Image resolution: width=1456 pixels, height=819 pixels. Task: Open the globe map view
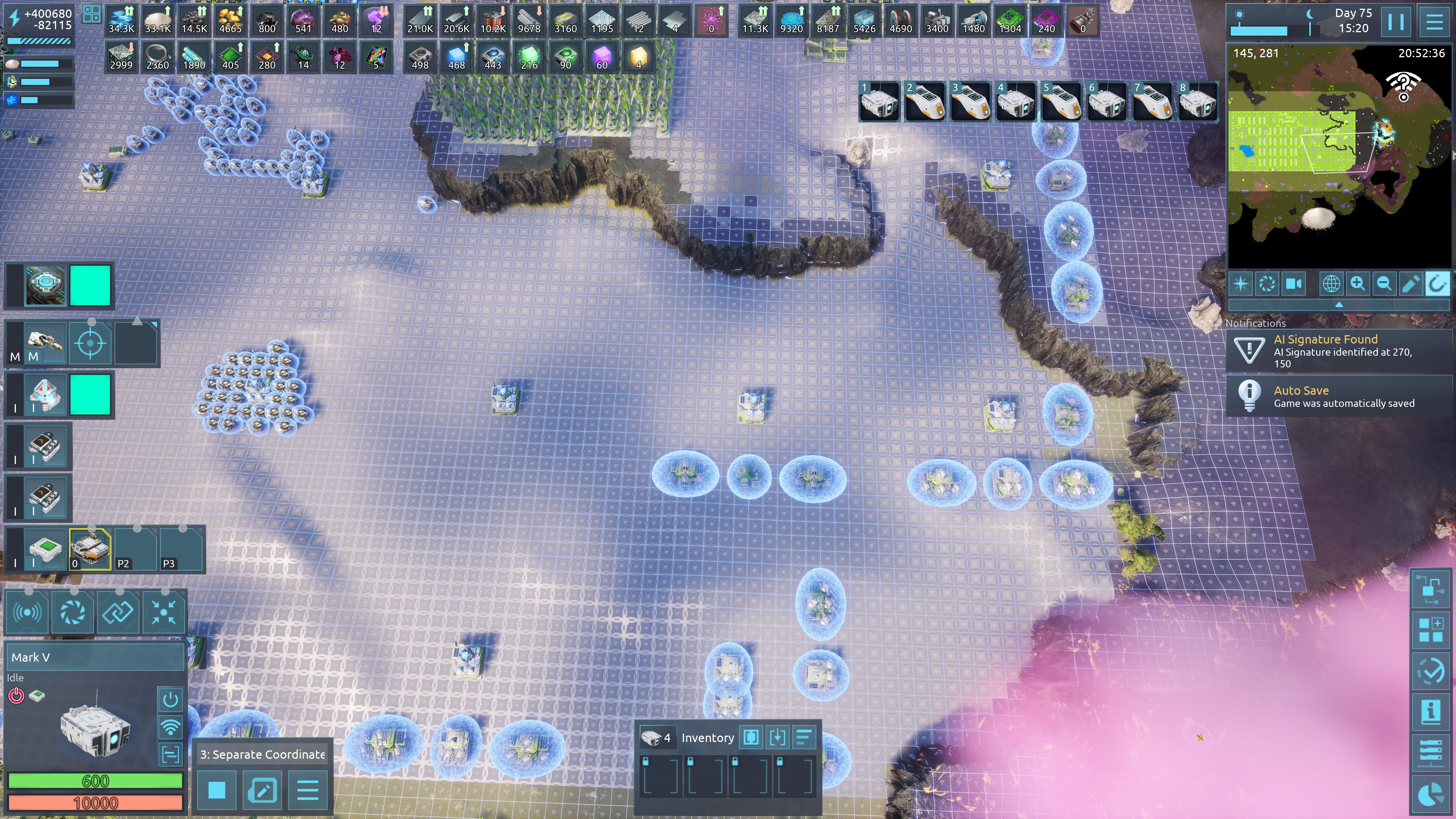tap(1331, 283)
